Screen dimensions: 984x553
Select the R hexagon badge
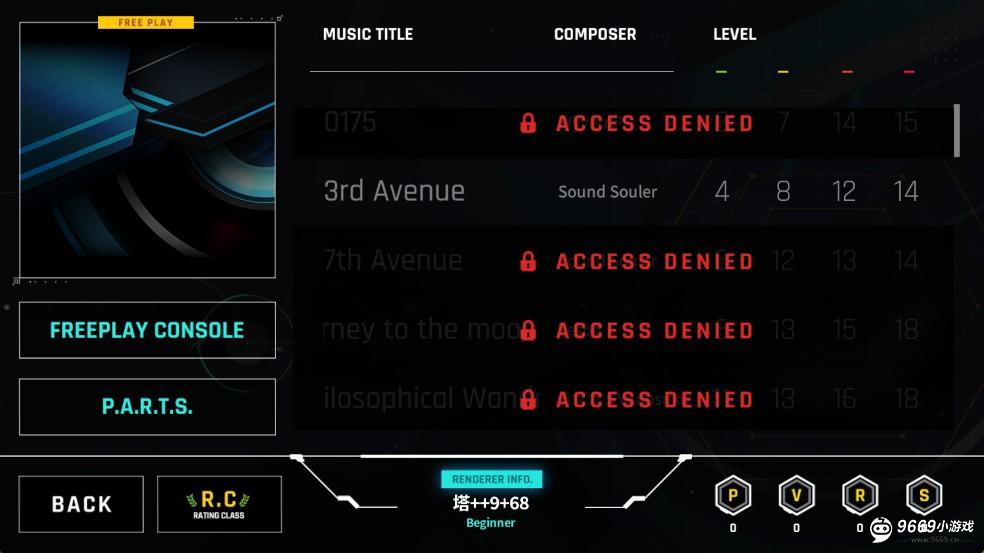click(x=860, y=496)
